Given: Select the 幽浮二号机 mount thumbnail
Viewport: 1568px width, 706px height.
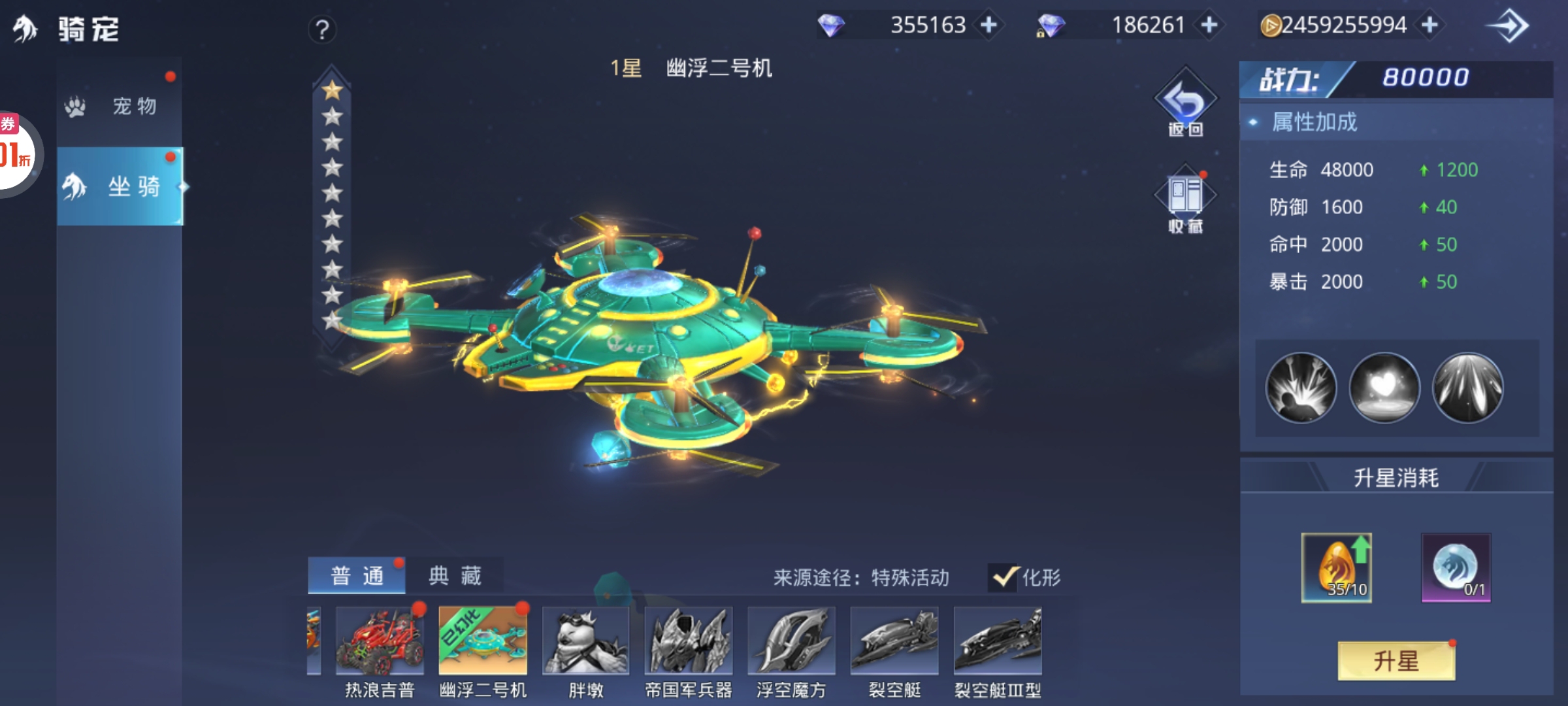Looking at the screenshot, I should [x=483, y=641].
